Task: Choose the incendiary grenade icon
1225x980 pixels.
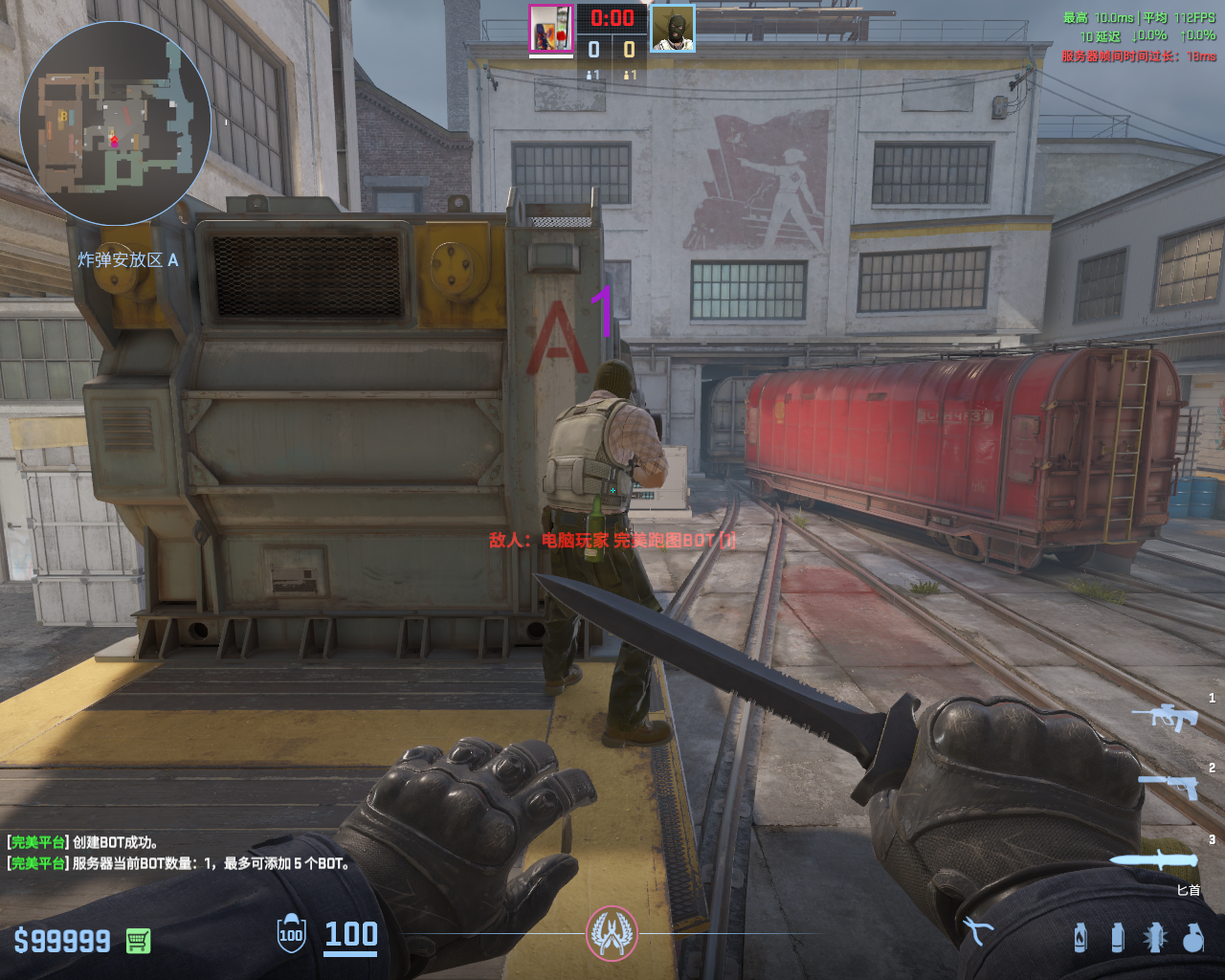Action: [1080, 937]
